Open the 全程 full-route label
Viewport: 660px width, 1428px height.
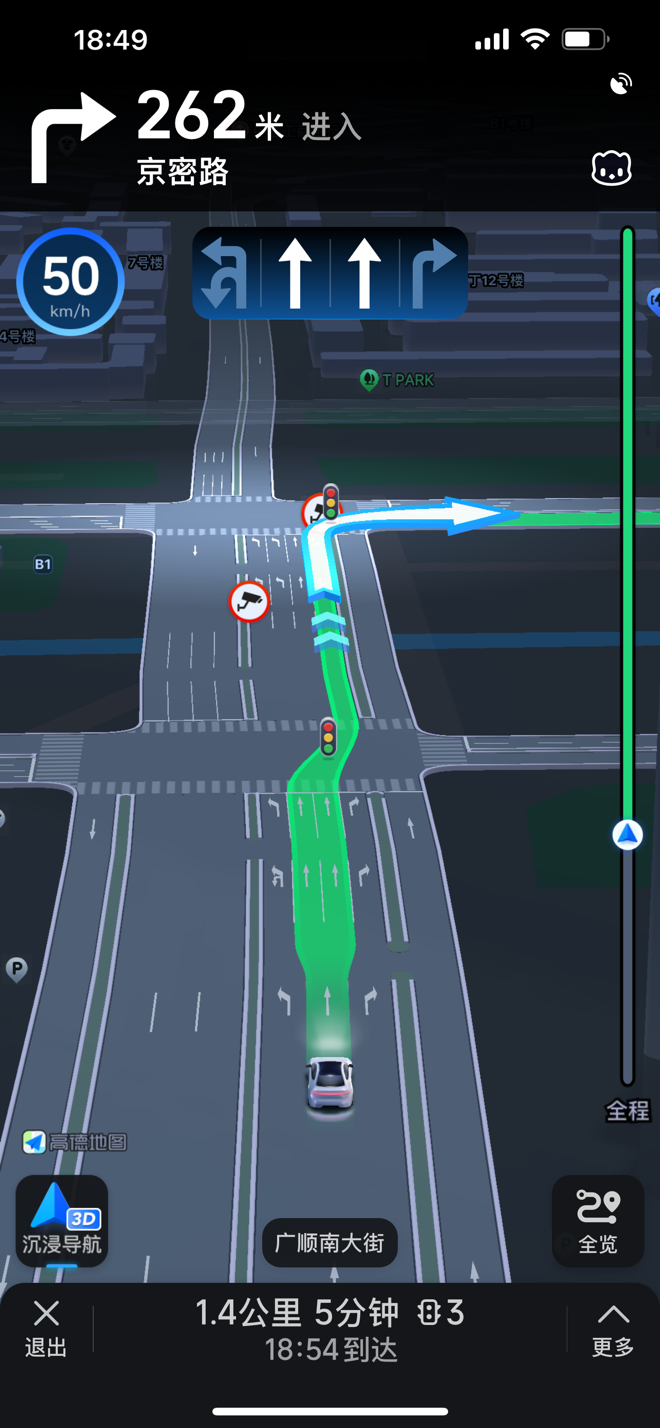[628, 1110]
